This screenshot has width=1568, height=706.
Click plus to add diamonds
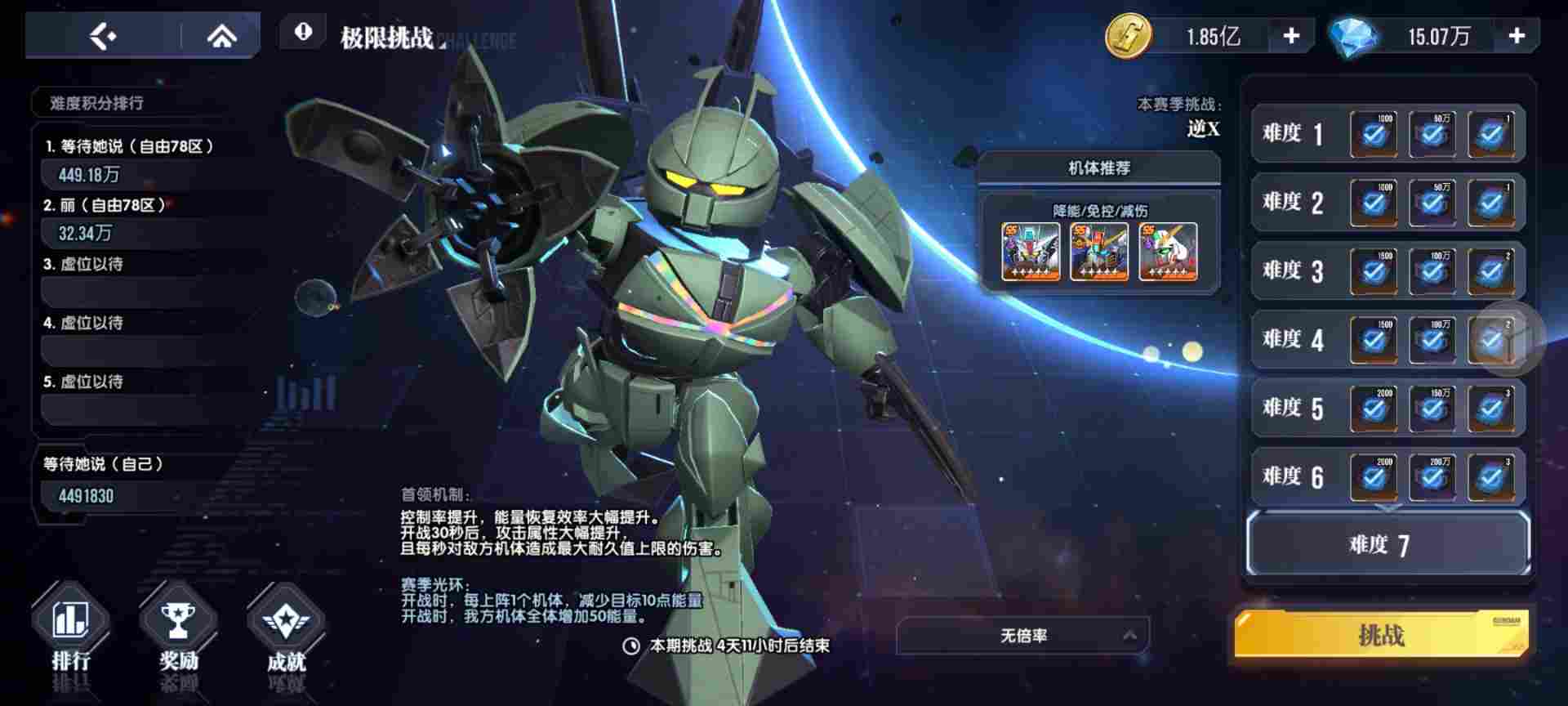pyautogui.click(x=1518, y=34)
